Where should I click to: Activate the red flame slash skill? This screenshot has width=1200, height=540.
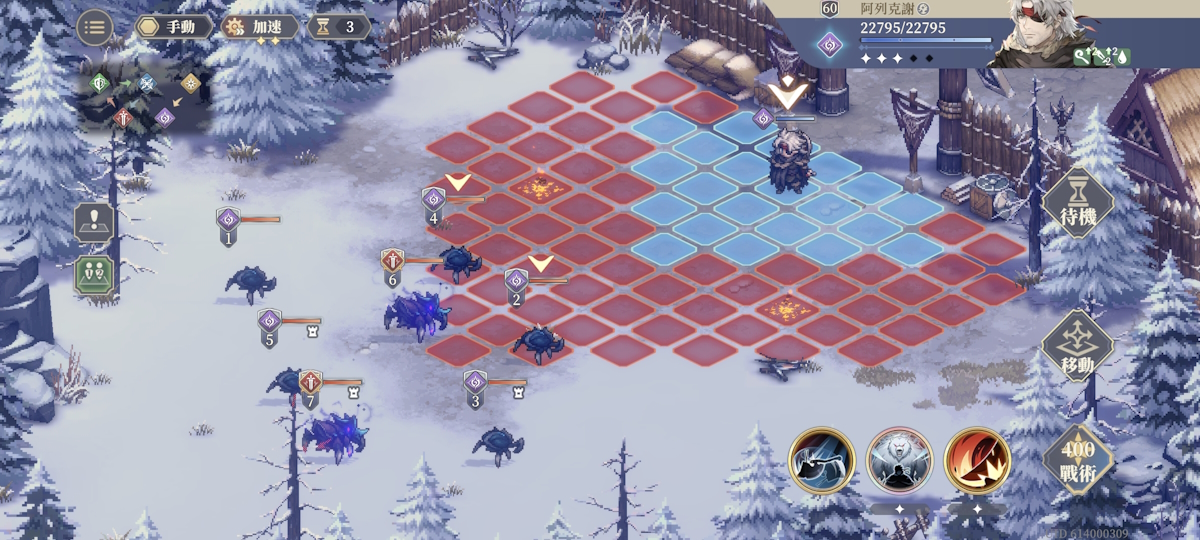(976, 460)
